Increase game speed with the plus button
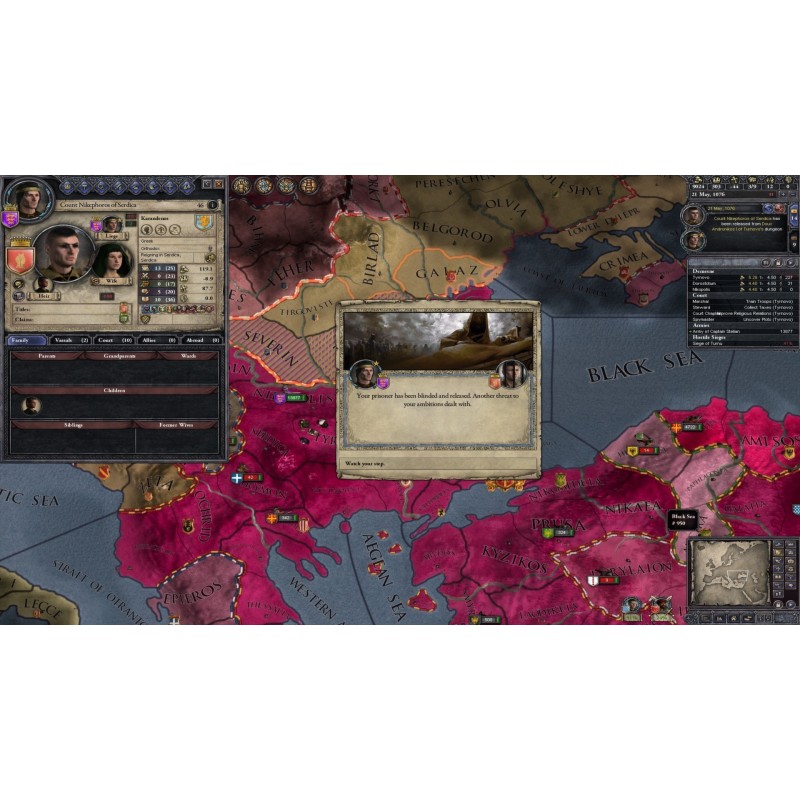 (x=782, y=196)
